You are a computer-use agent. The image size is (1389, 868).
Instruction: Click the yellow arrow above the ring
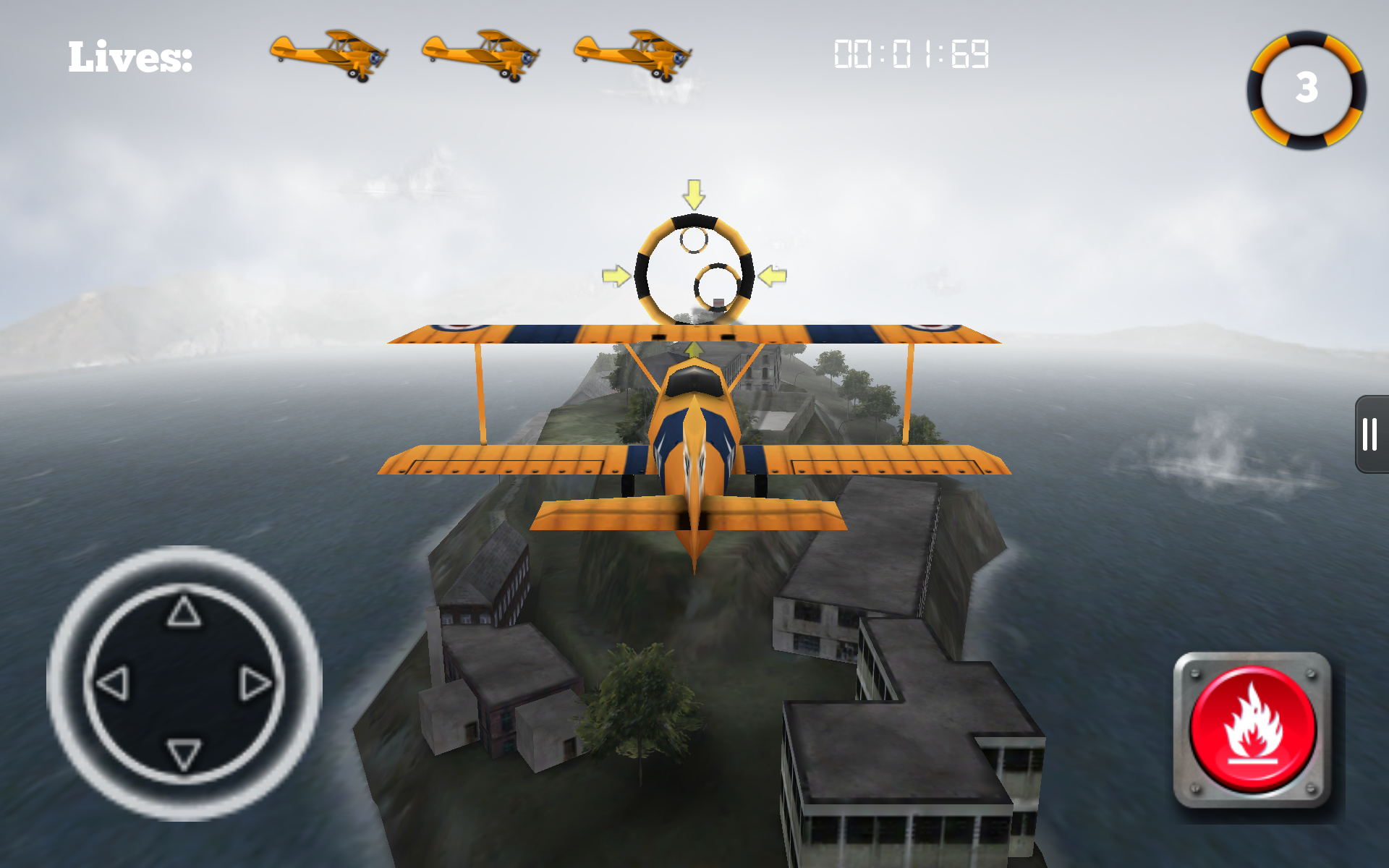tap(693, 195)
